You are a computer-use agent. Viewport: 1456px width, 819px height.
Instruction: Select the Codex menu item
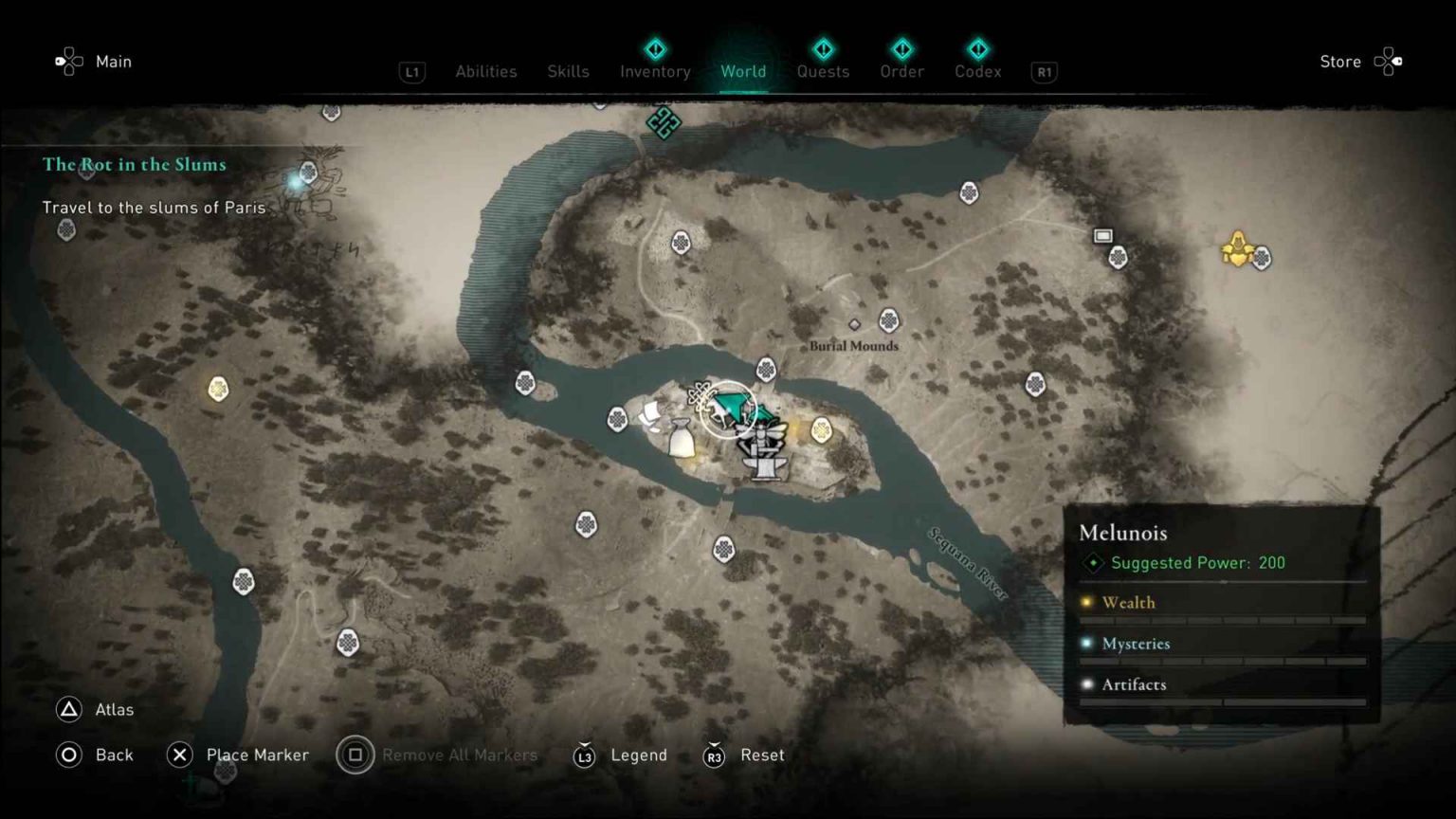[977, 71]
